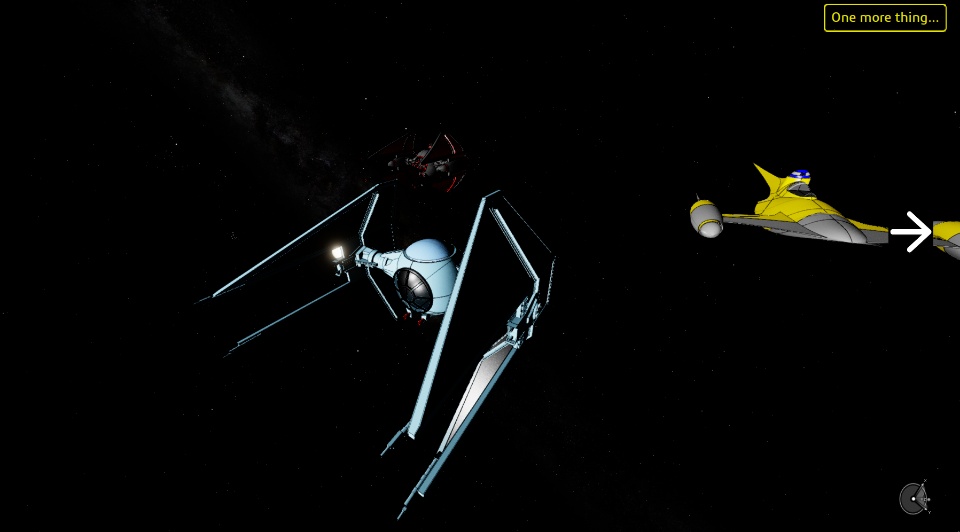
Task: Click the "One more thing..." button
Action: coord(885,18)
